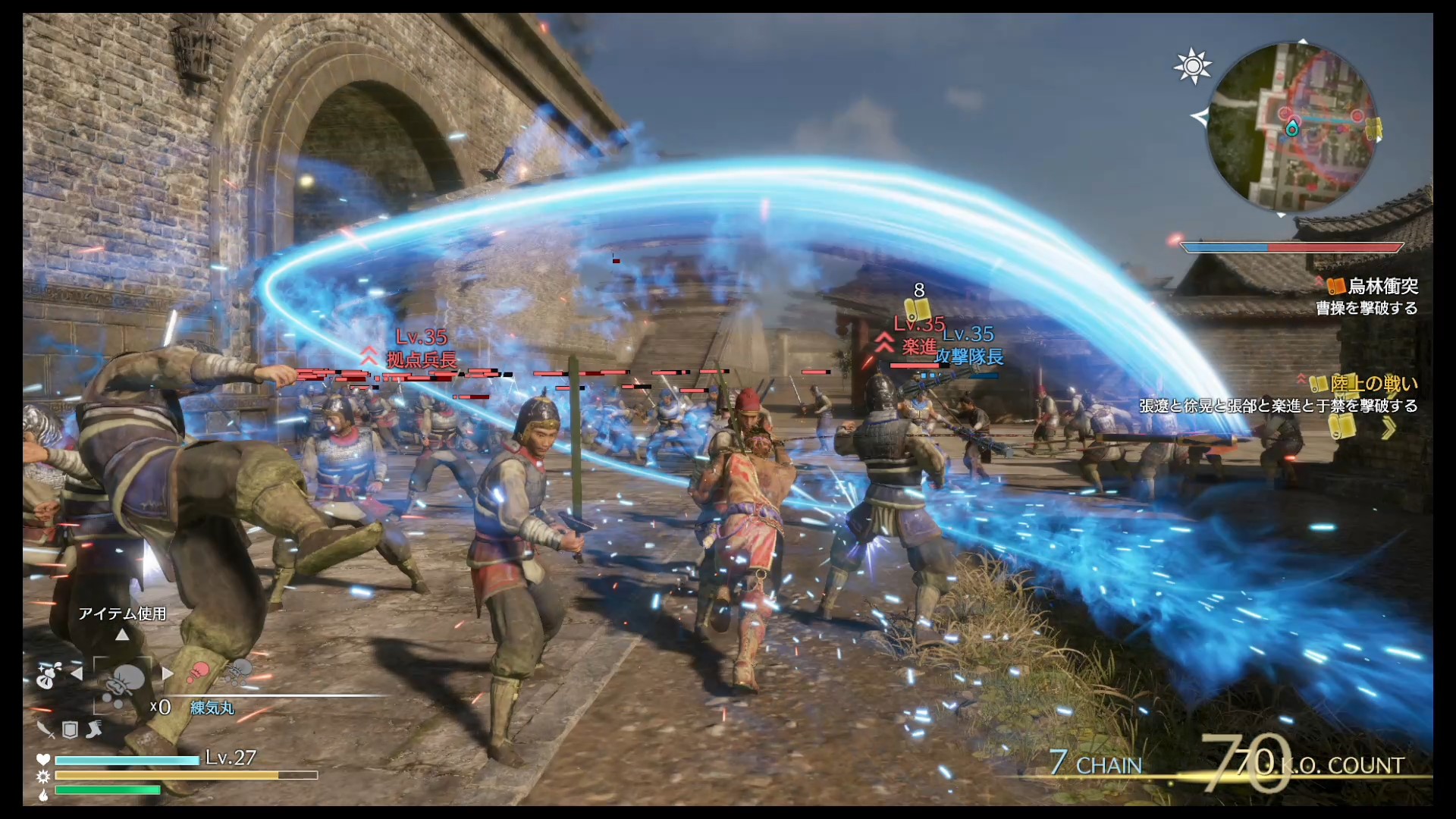Click the up arrow under アイテム使用
1456x819 pixels.
[x=122, y=635]
